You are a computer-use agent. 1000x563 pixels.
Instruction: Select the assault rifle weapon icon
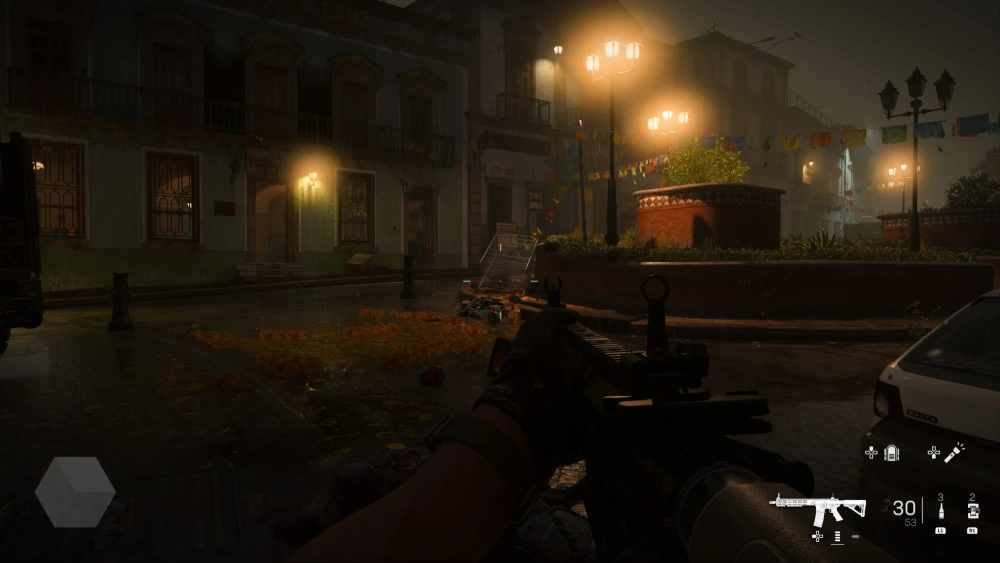[x=817, y=509]
